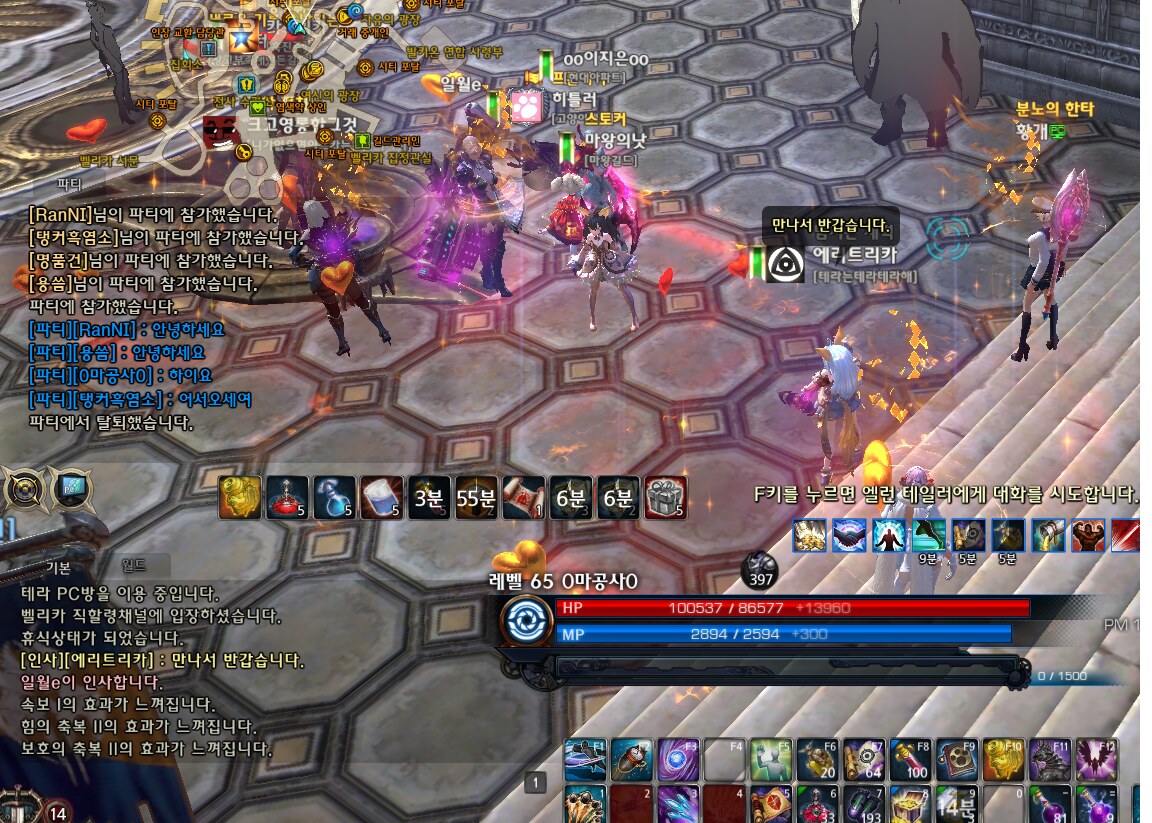Open the round gold compass icon button
The height and width of the screenshot is (823, 1152).
click(x=23, y=491)
